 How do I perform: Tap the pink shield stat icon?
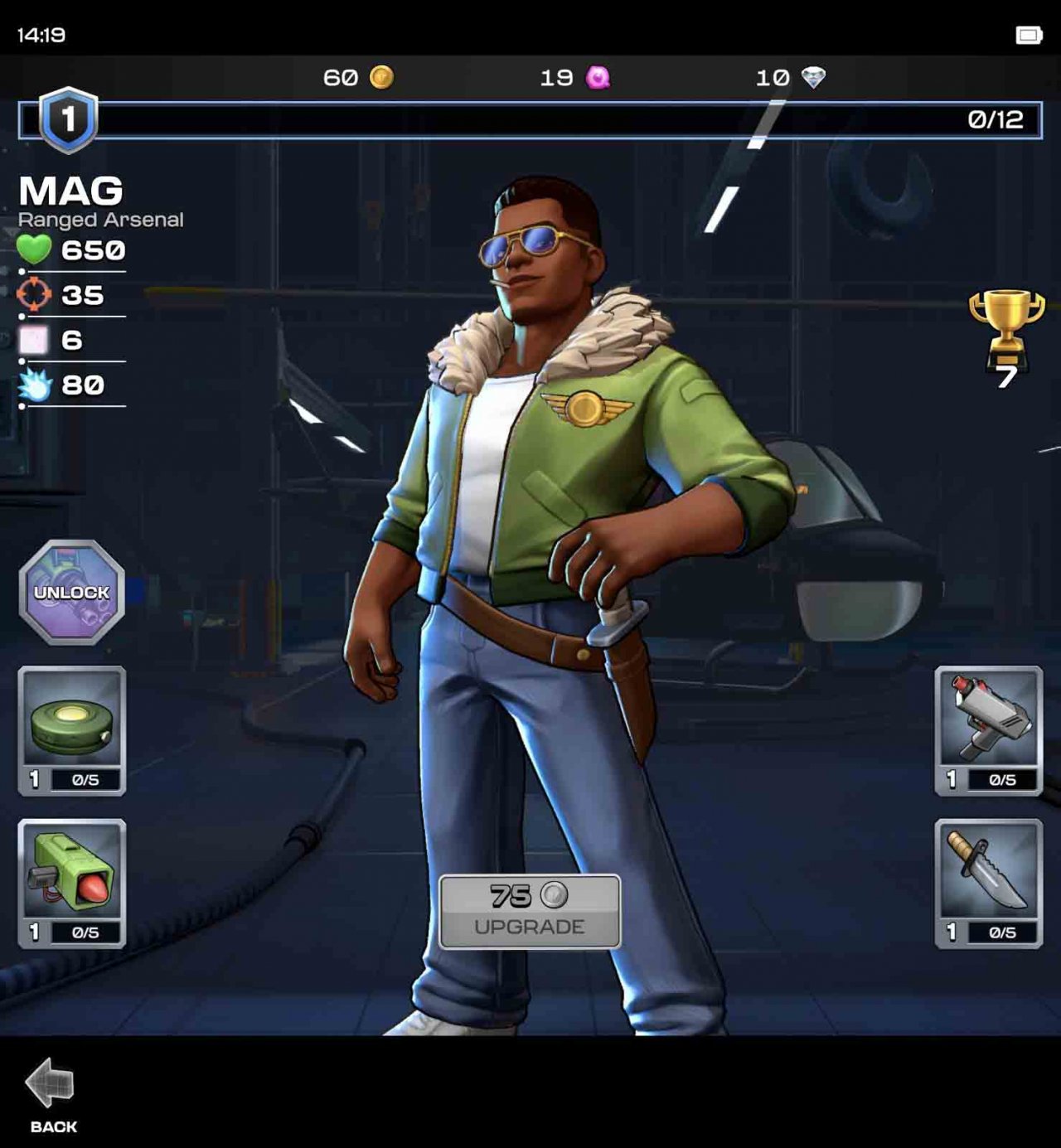(x=31, y=340)
